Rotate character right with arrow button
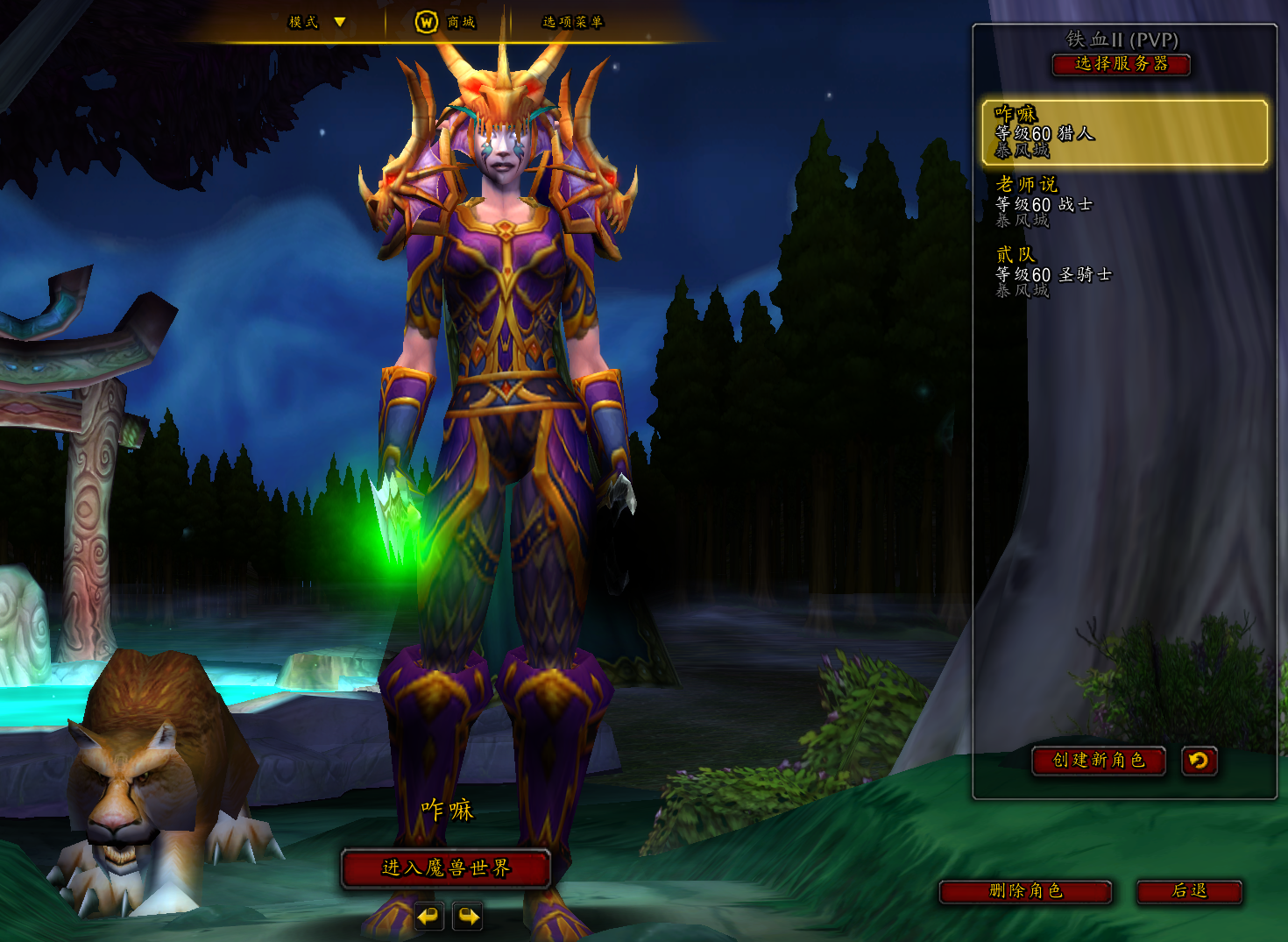Viewport: 1288px width, 942px height. pyautogui.click(x=468, y=917)
